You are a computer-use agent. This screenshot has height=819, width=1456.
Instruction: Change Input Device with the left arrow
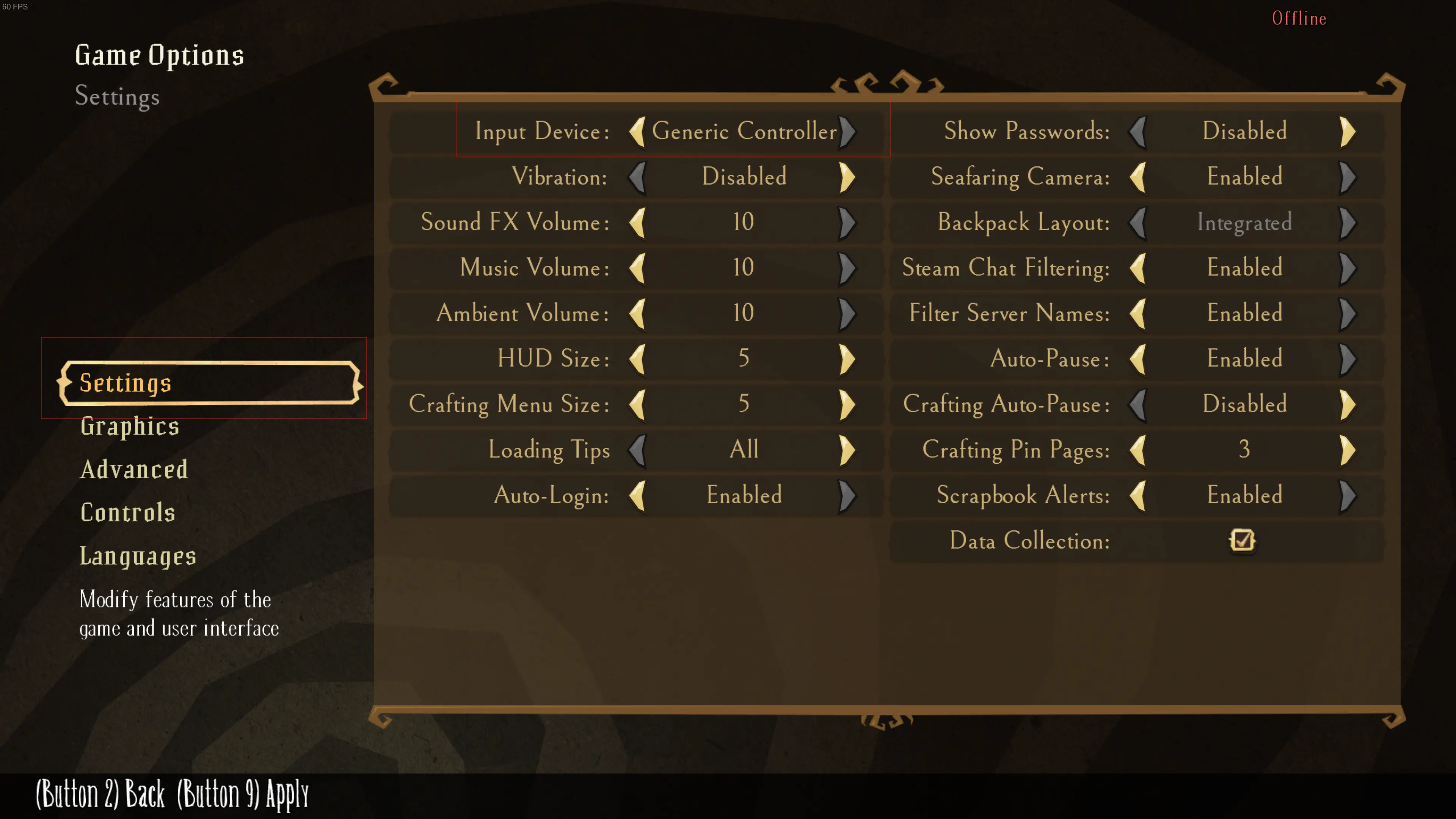coord(637,132)
